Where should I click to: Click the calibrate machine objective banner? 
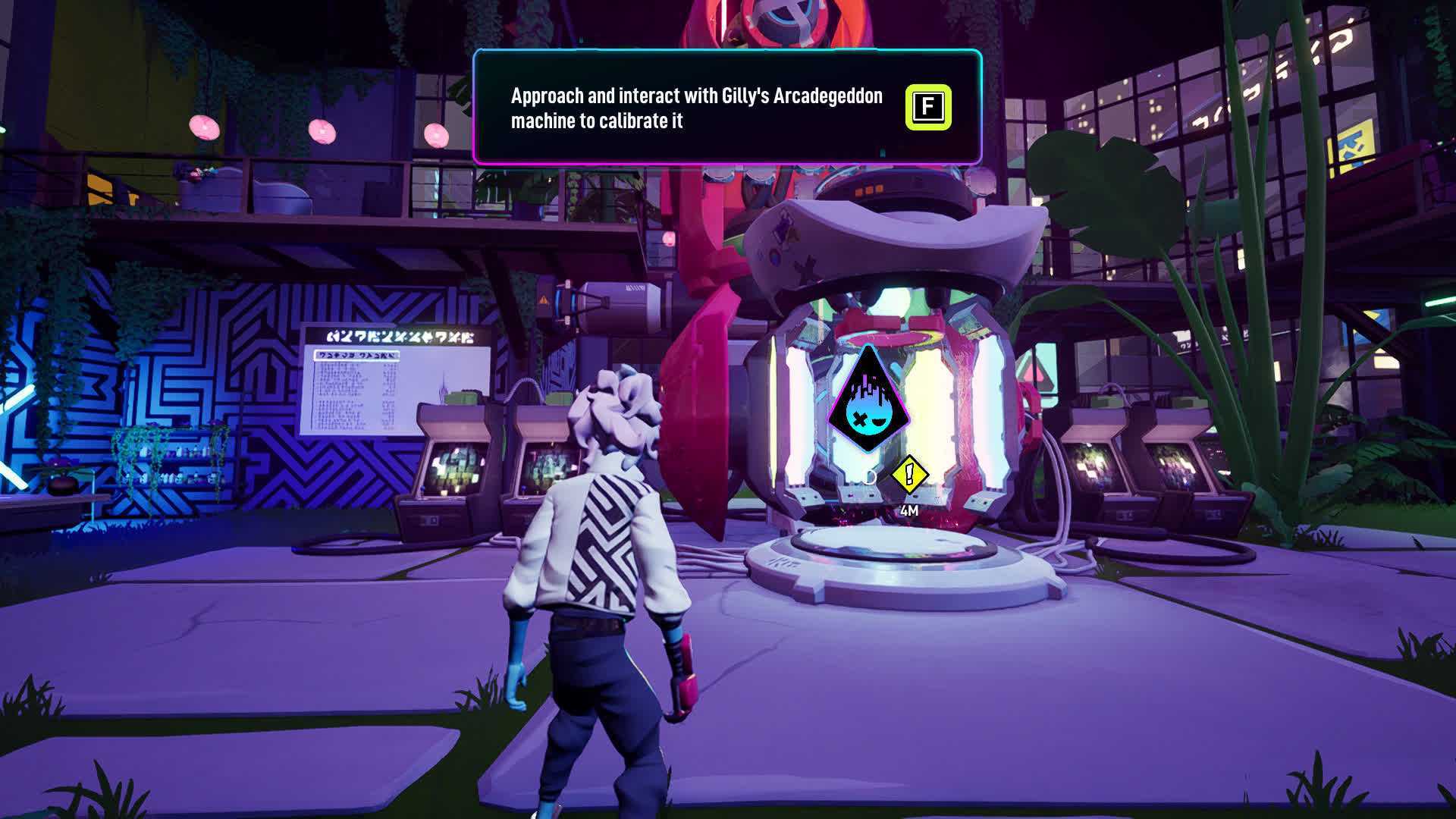pos(726,108)
